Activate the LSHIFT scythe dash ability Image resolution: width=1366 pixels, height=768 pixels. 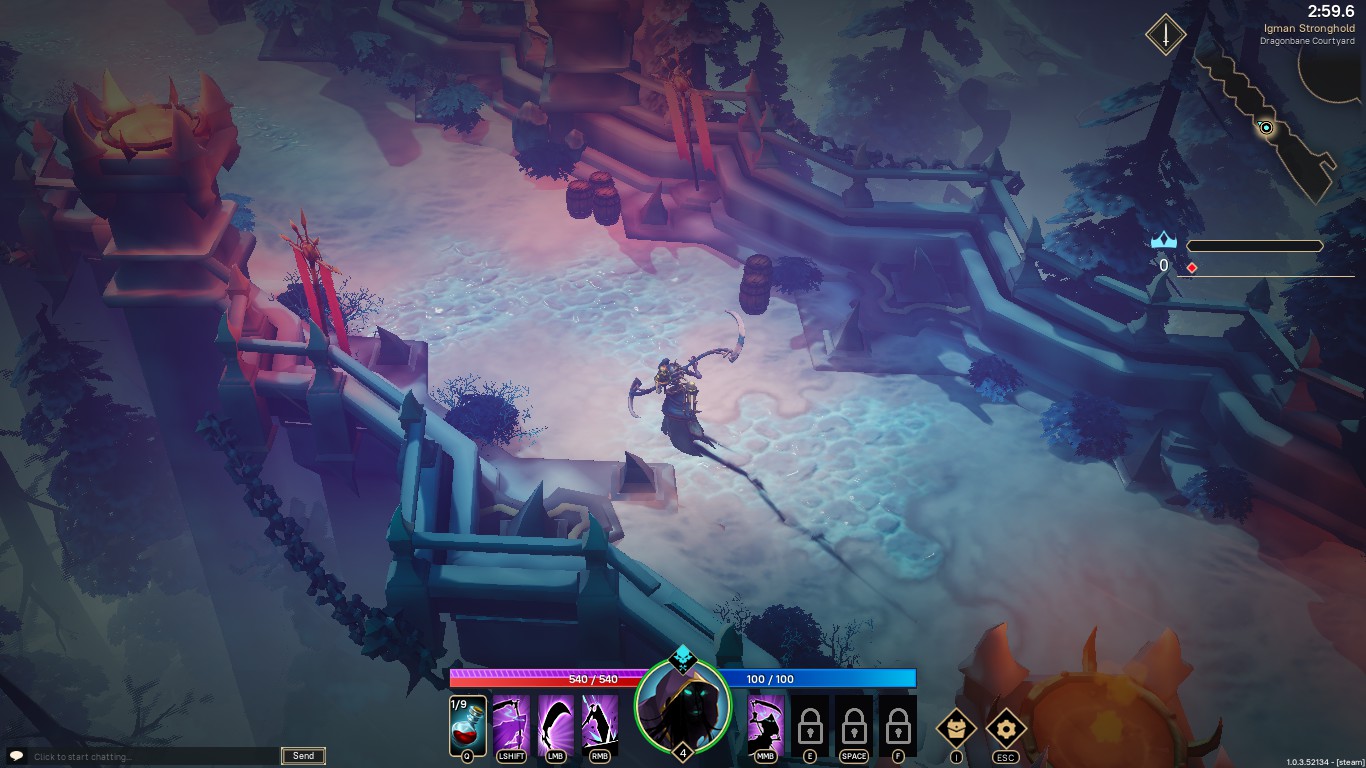(x=511, y=723)
